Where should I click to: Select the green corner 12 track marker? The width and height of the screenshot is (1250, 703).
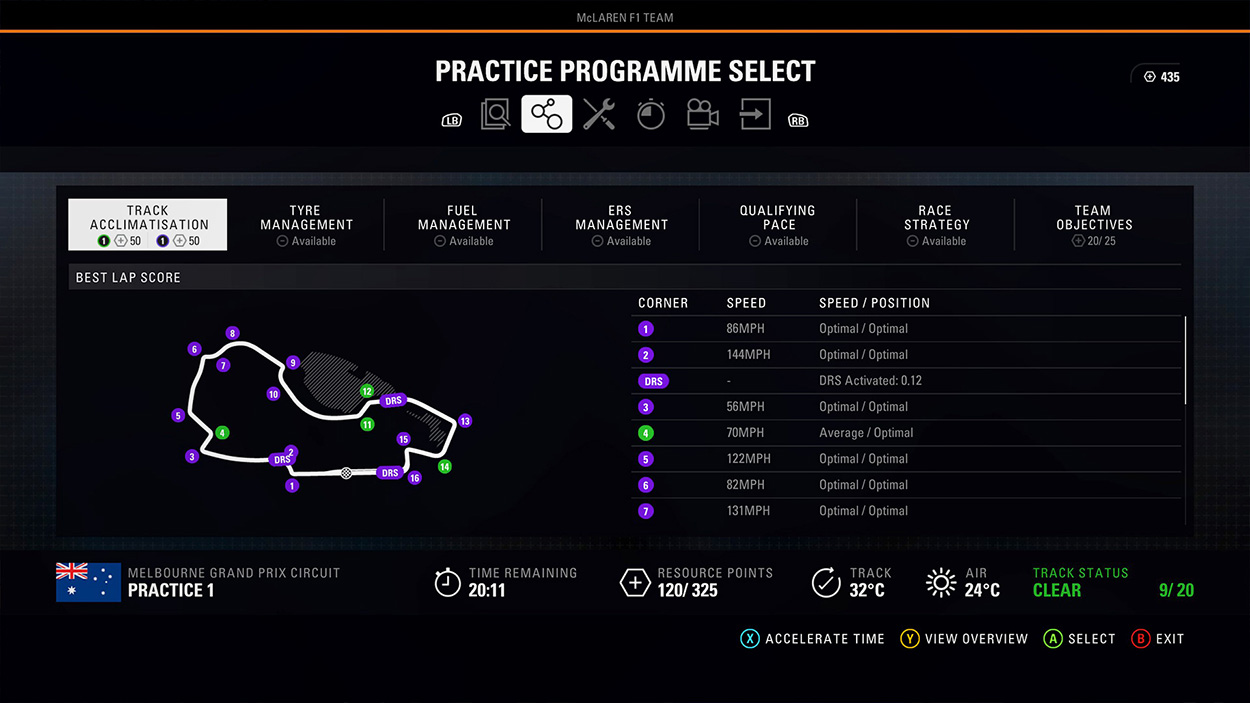[x=367, y=391]
